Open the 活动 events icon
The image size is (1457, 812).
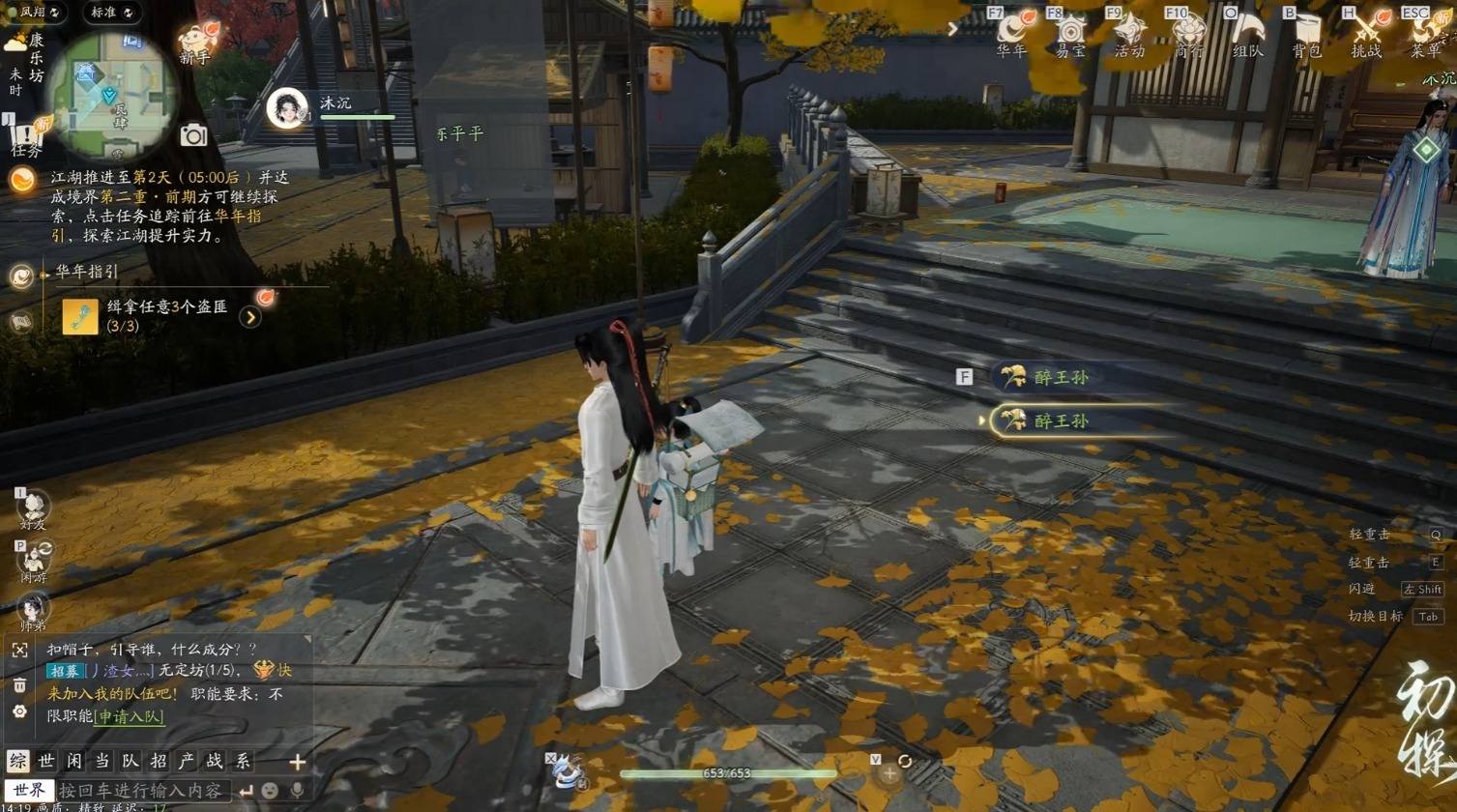tap(1129, 33)
